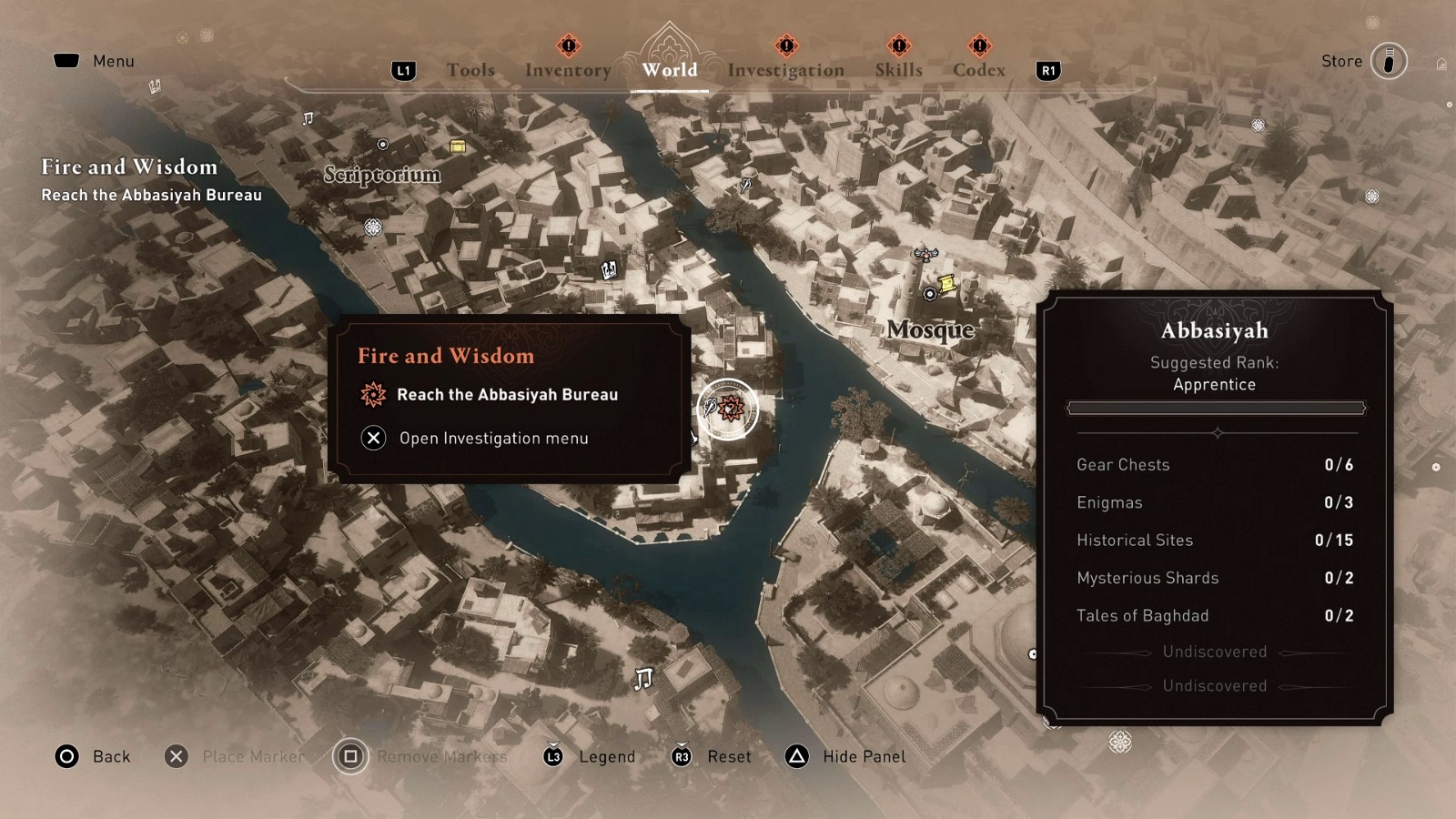Click the music note icon at the map bottom
This screenshot has height=819, width=1456.
[x=645, y=678]
